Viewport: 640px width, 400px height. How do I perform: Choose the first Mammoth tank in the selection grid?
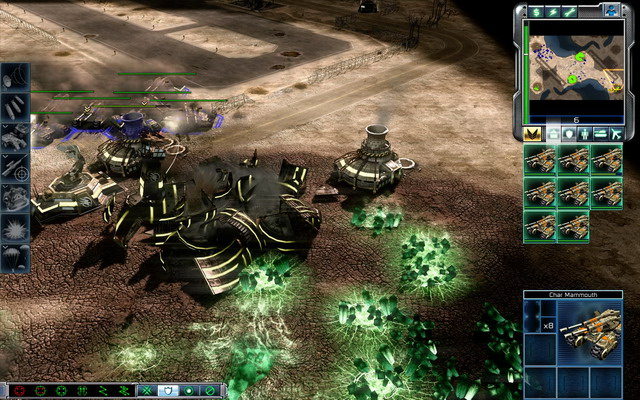(x=541, y=160)
